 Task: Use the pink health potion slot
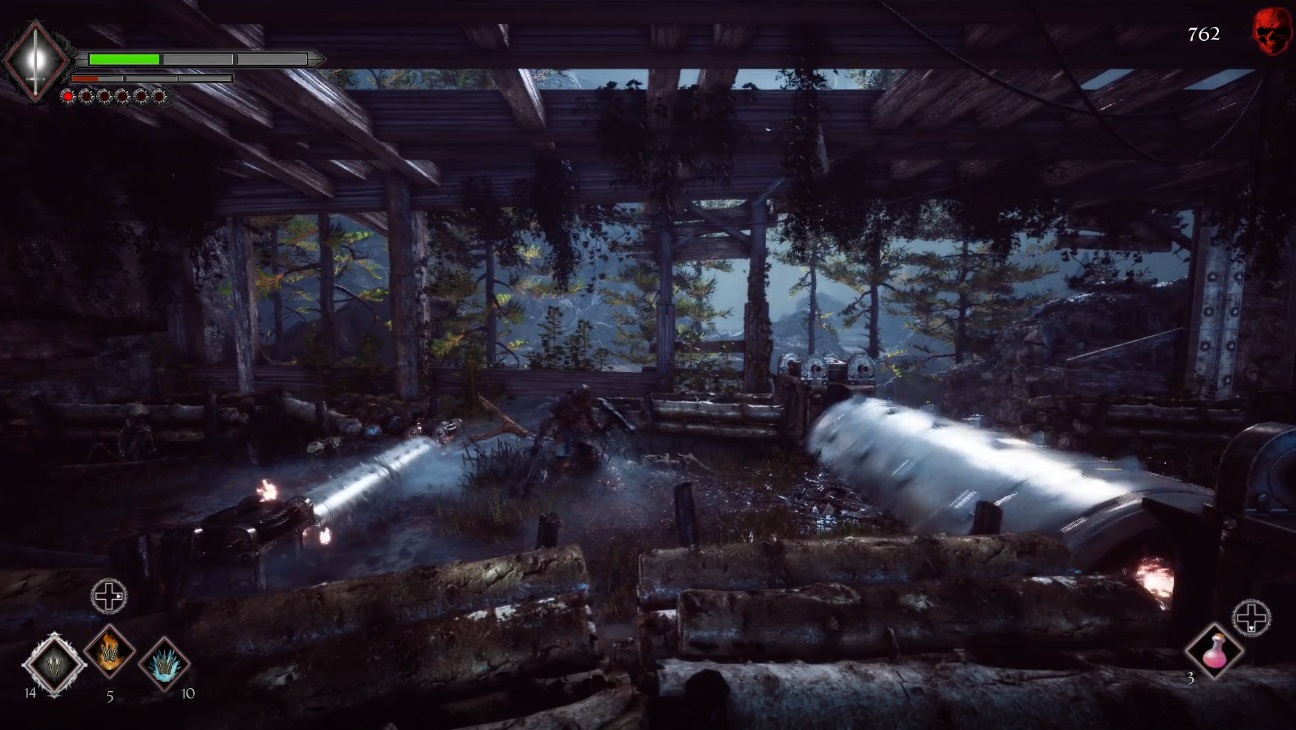(1214, 651)
